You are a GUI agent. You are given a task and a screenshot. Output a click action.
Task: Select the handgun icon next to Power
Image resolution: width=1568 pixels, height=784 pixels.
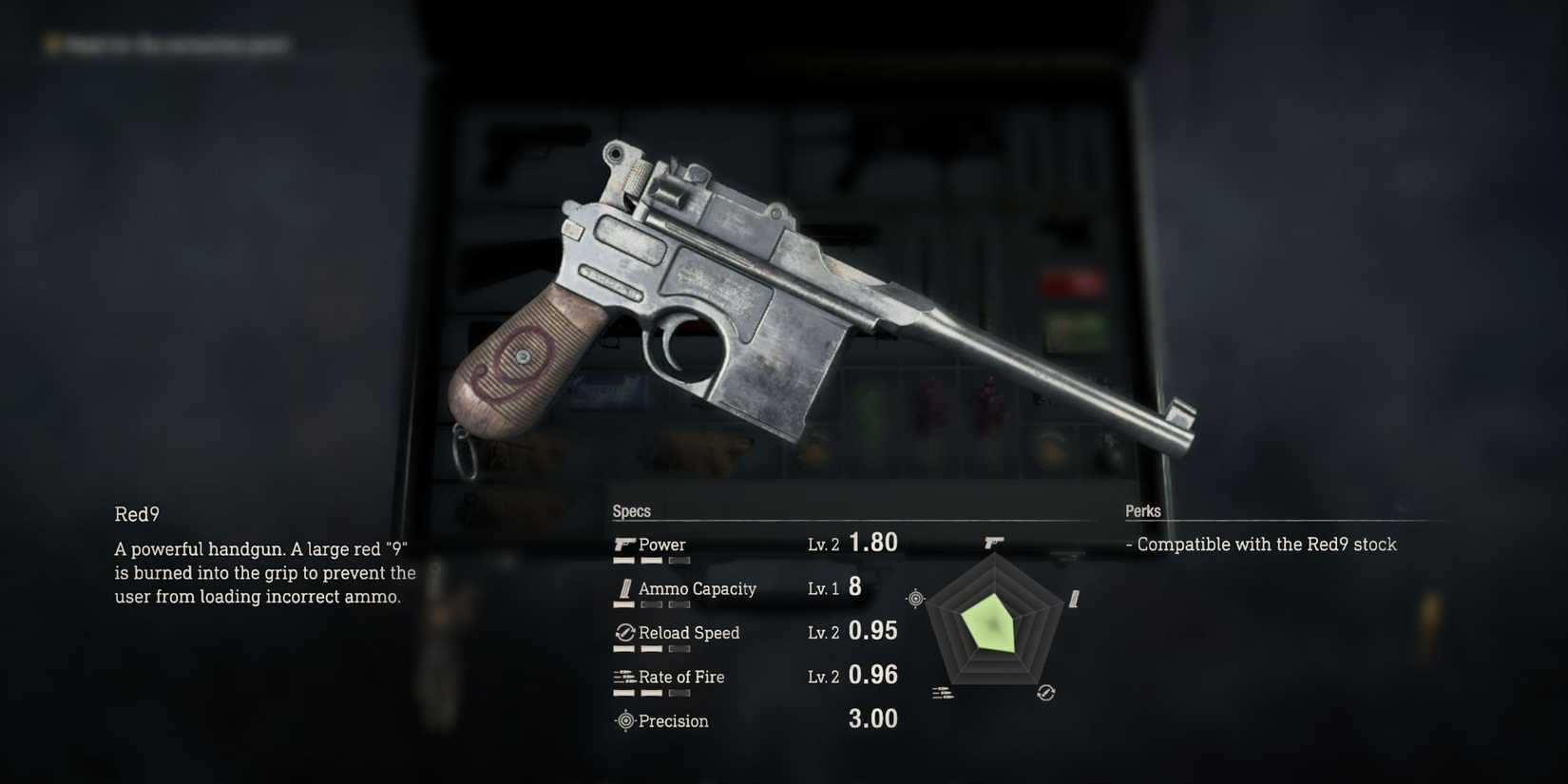coord(624,544)
